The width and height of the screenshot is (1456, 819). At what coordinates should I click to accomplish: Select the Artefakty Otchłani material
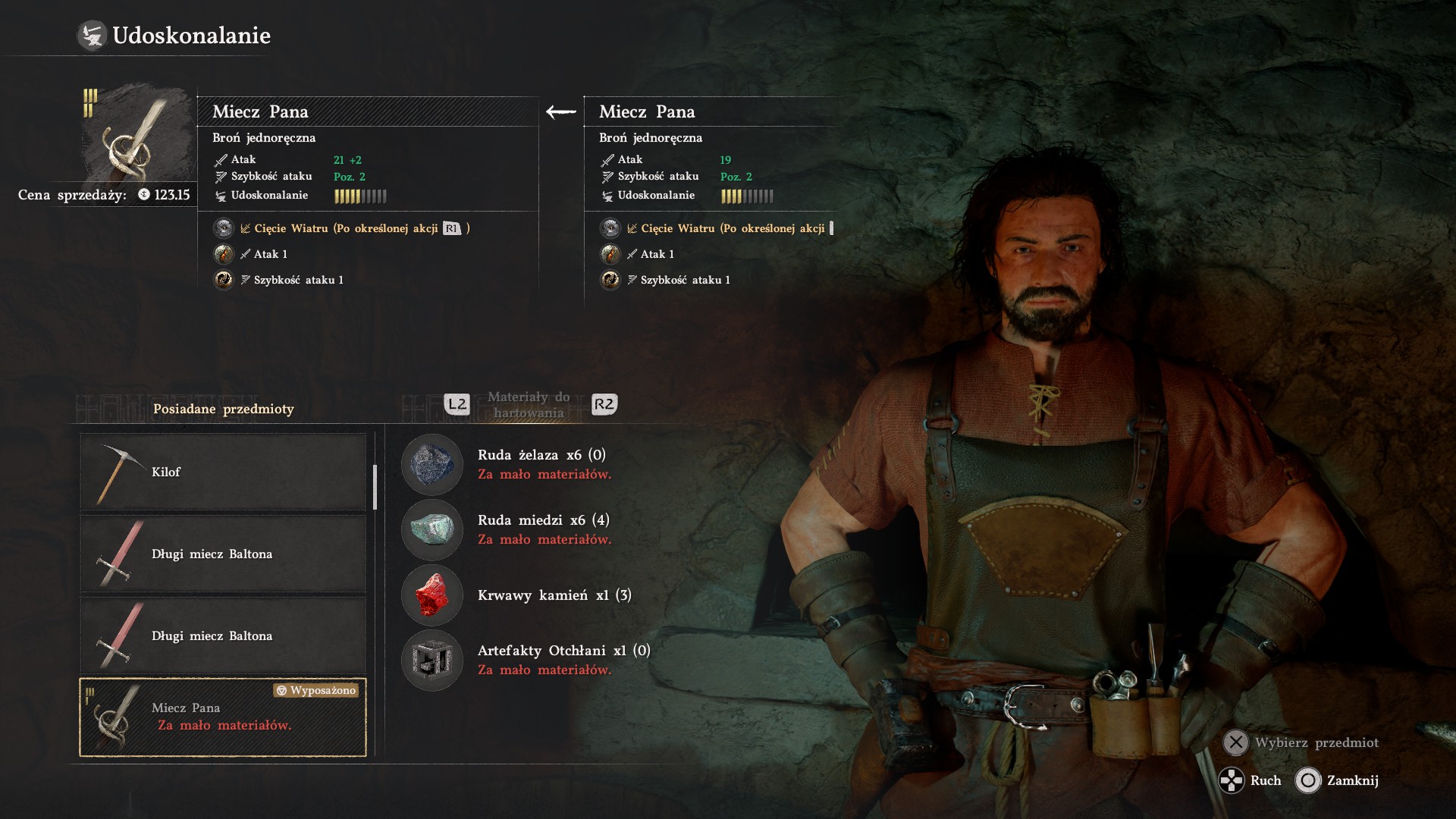[x=523, y=660]
